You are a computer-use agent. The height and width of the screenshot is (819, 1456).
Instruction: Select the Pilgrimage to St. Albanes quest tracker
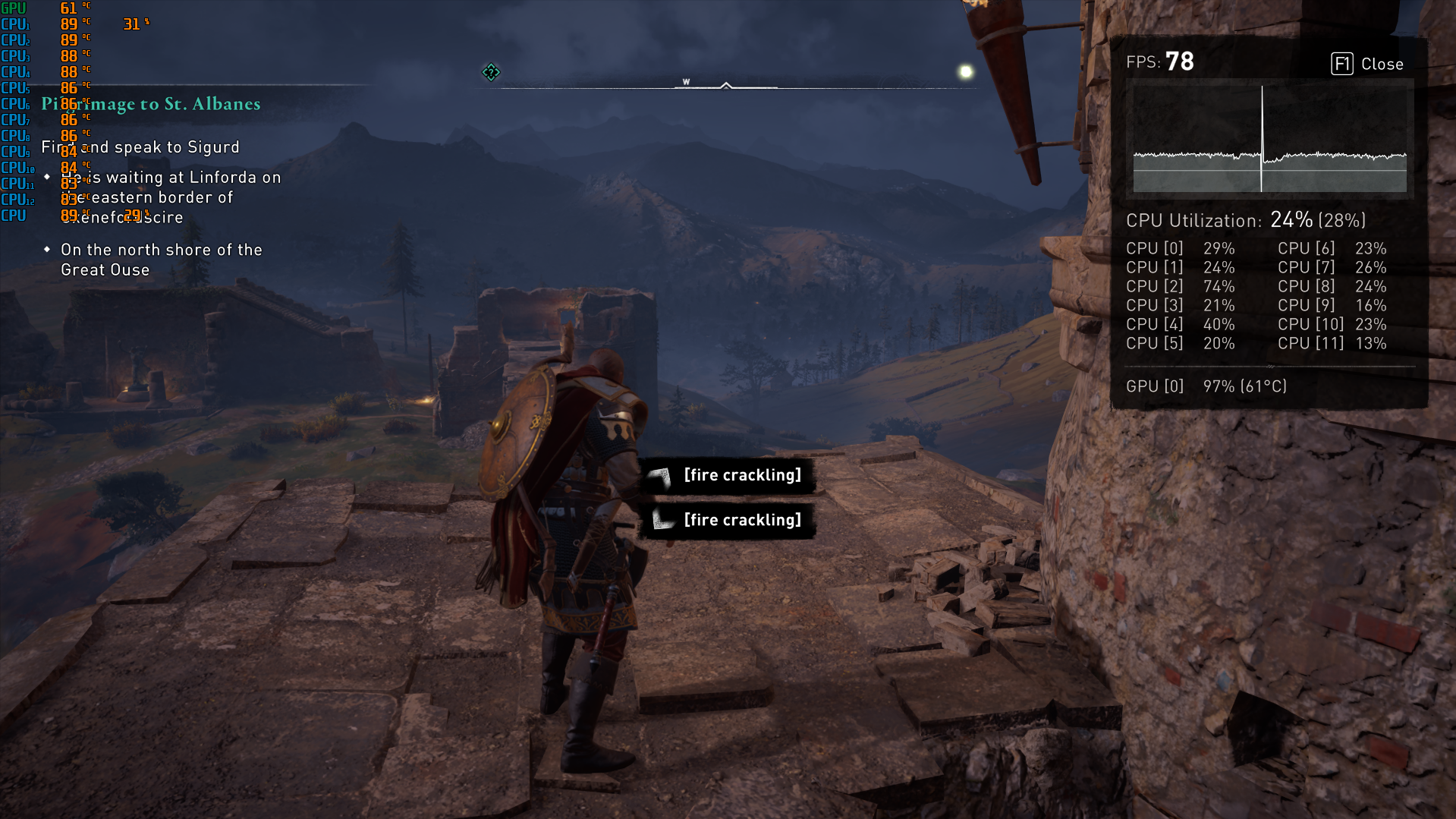pos(151,104)
